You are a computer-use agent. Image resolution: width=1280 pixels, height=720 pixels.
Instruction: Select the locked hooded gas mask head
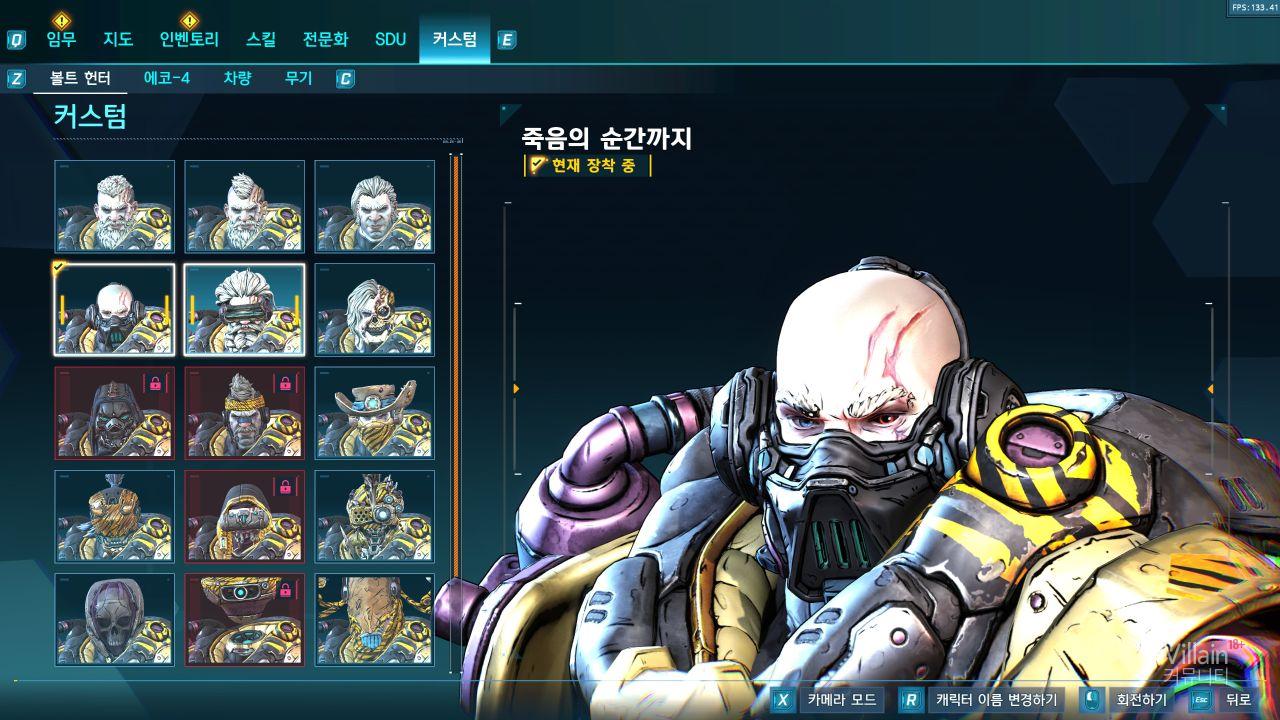114,413
